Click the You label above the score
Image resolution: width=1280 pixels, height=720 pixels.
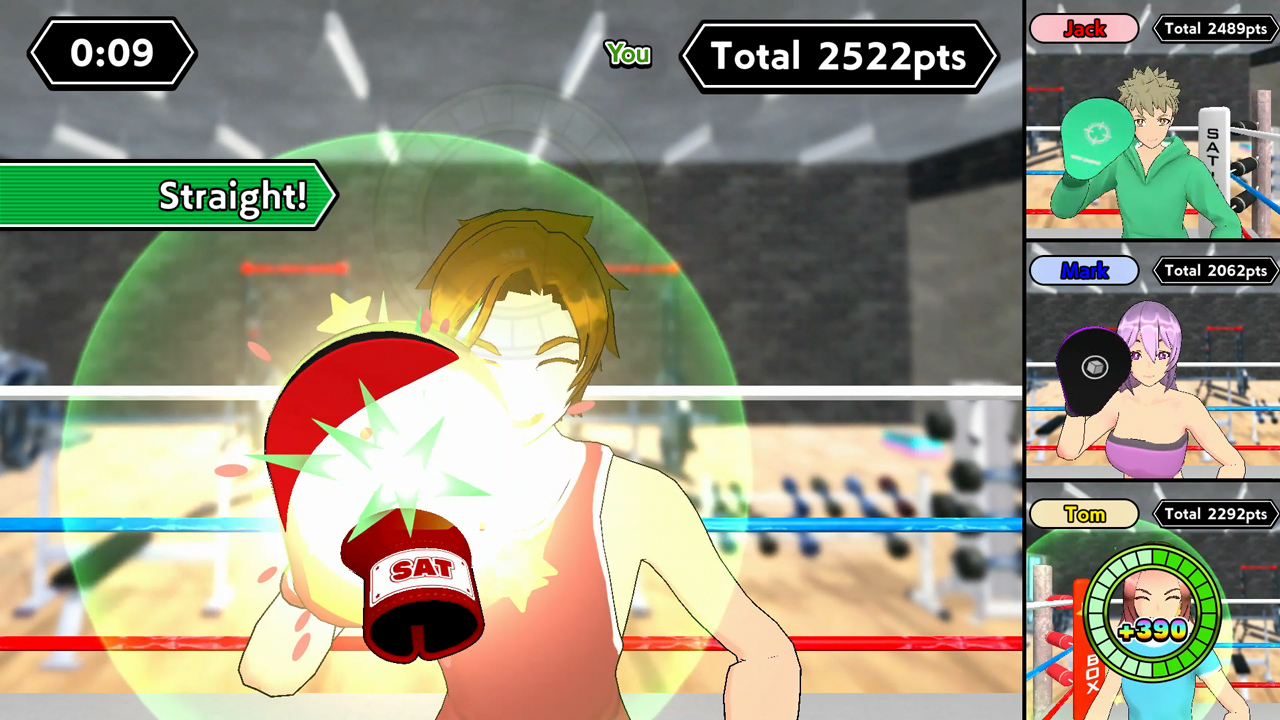click(x=627, y=55)
